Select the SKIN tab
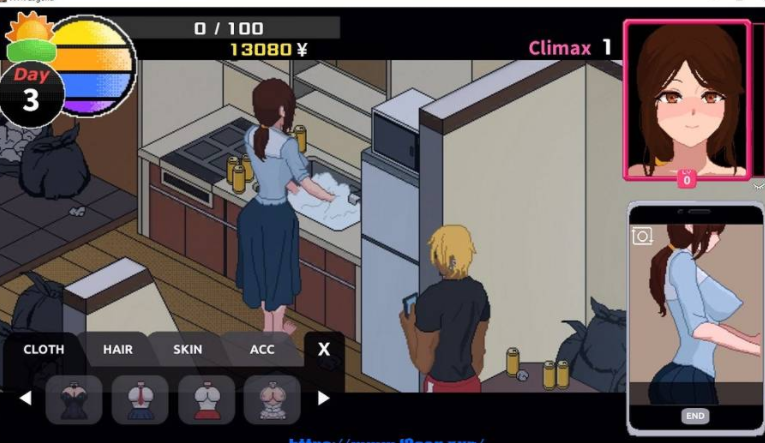 [187, 349]
